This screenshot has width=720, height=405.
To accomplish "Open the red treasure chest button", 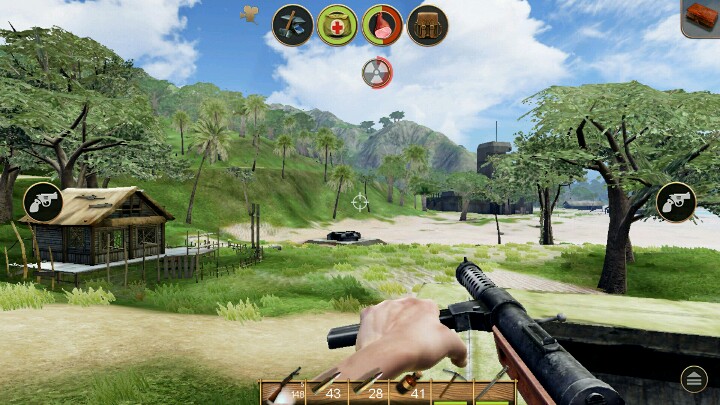I will (701, 18).
